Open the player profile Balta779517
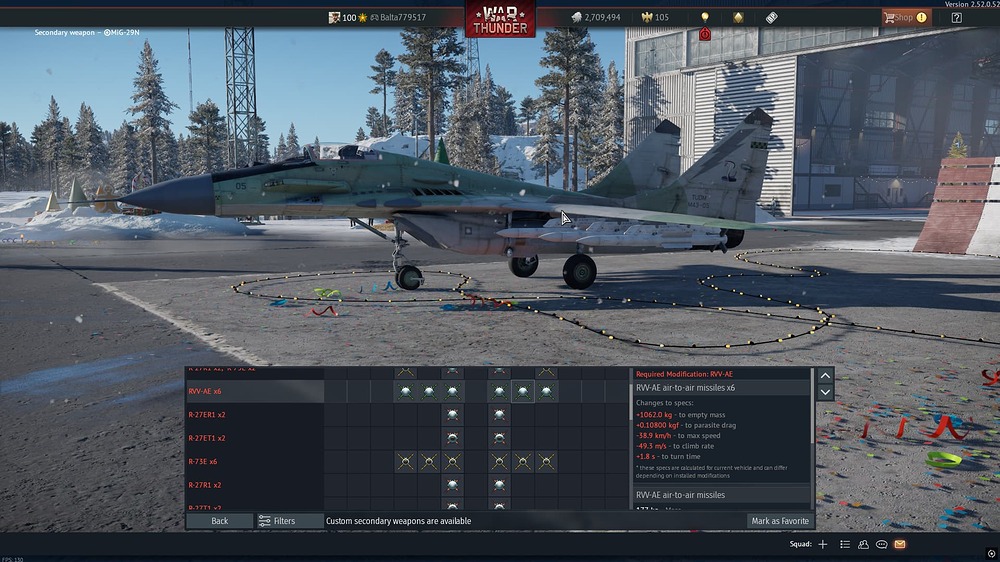This screenshot has width=1000, height=562. [x=402, y=18]
